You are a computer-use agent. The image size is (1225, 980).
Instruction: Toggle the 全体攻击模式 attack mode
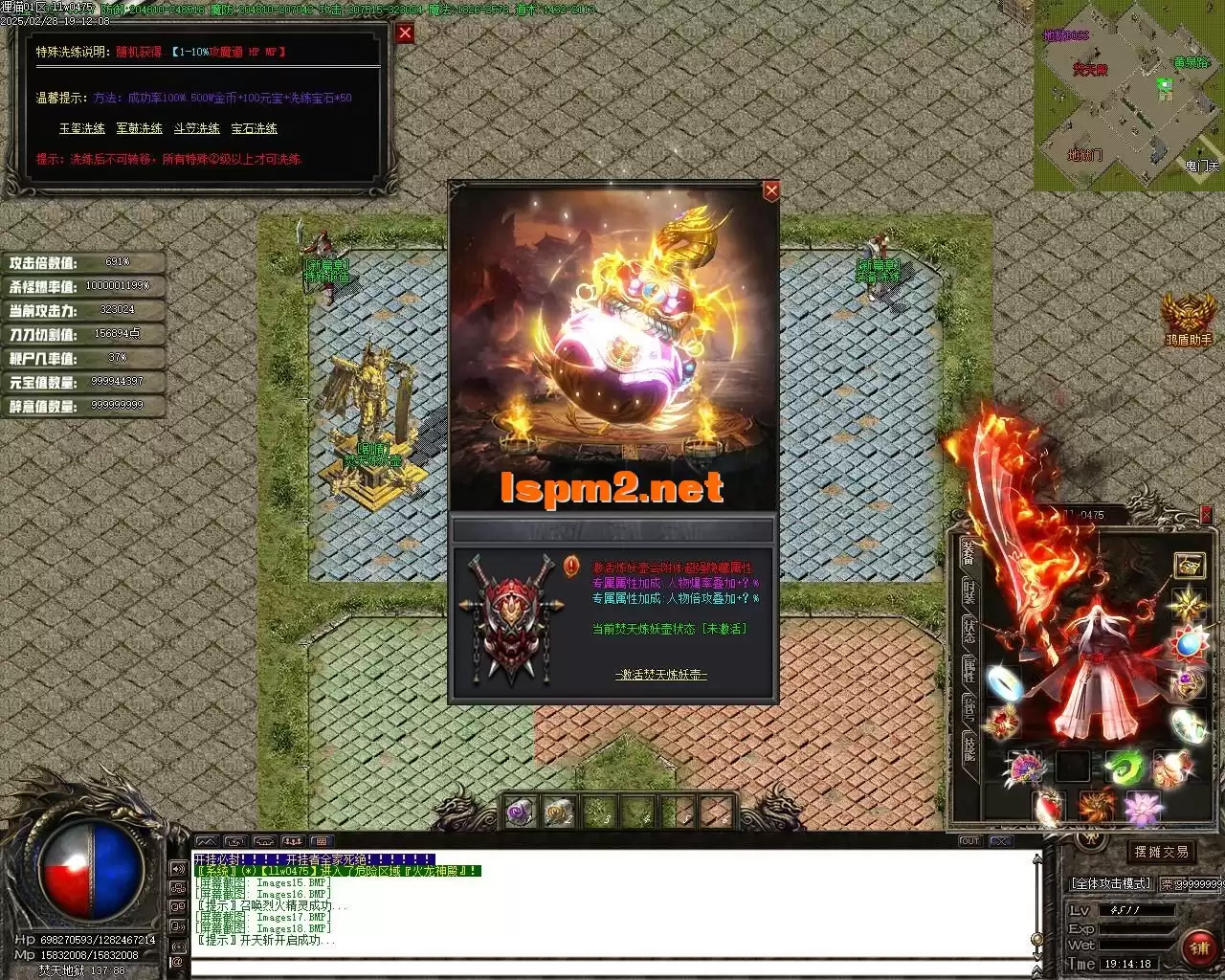tap(1111, 884)
